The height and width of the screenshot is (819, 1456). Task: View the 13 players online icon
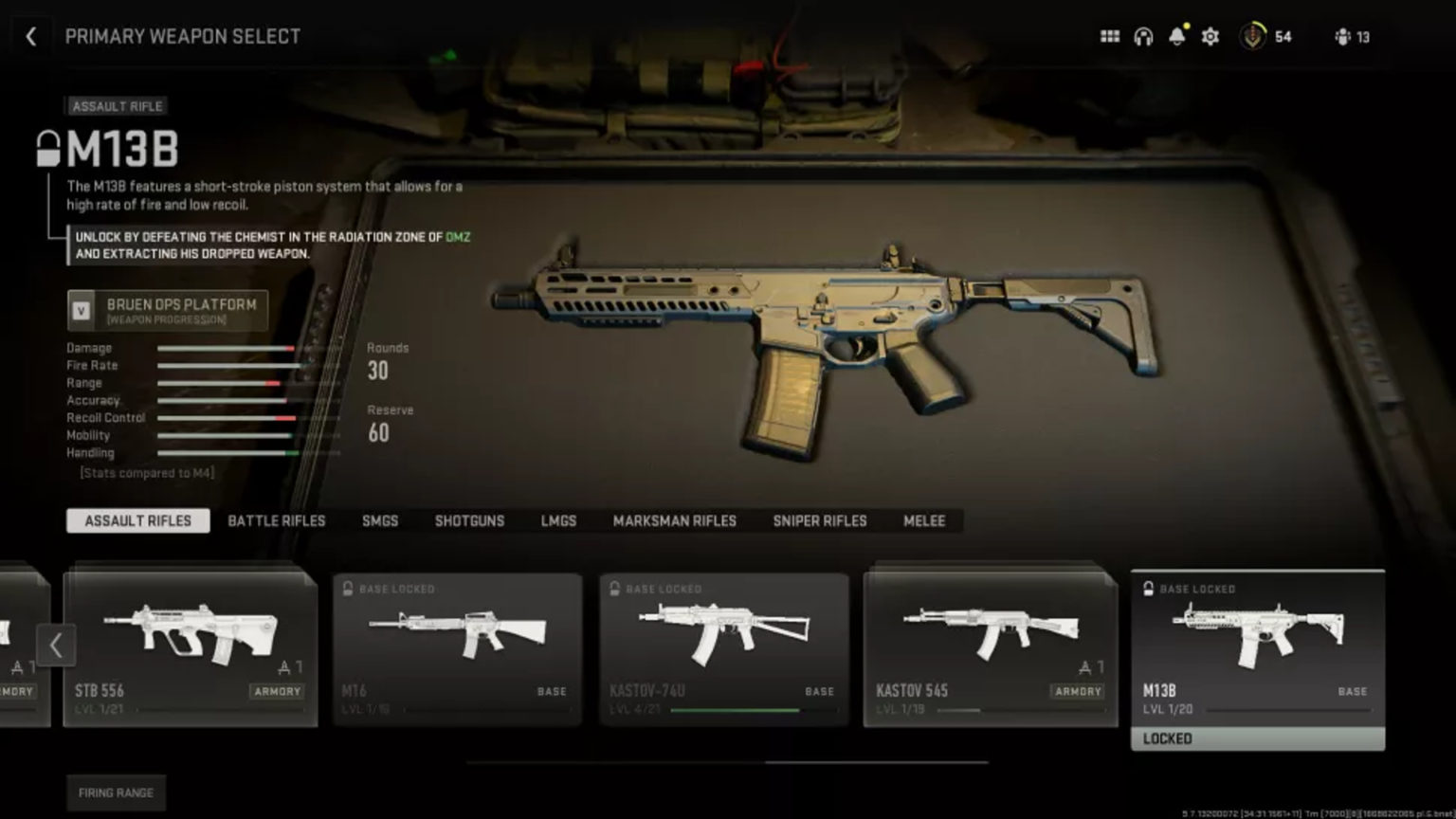1342,36
